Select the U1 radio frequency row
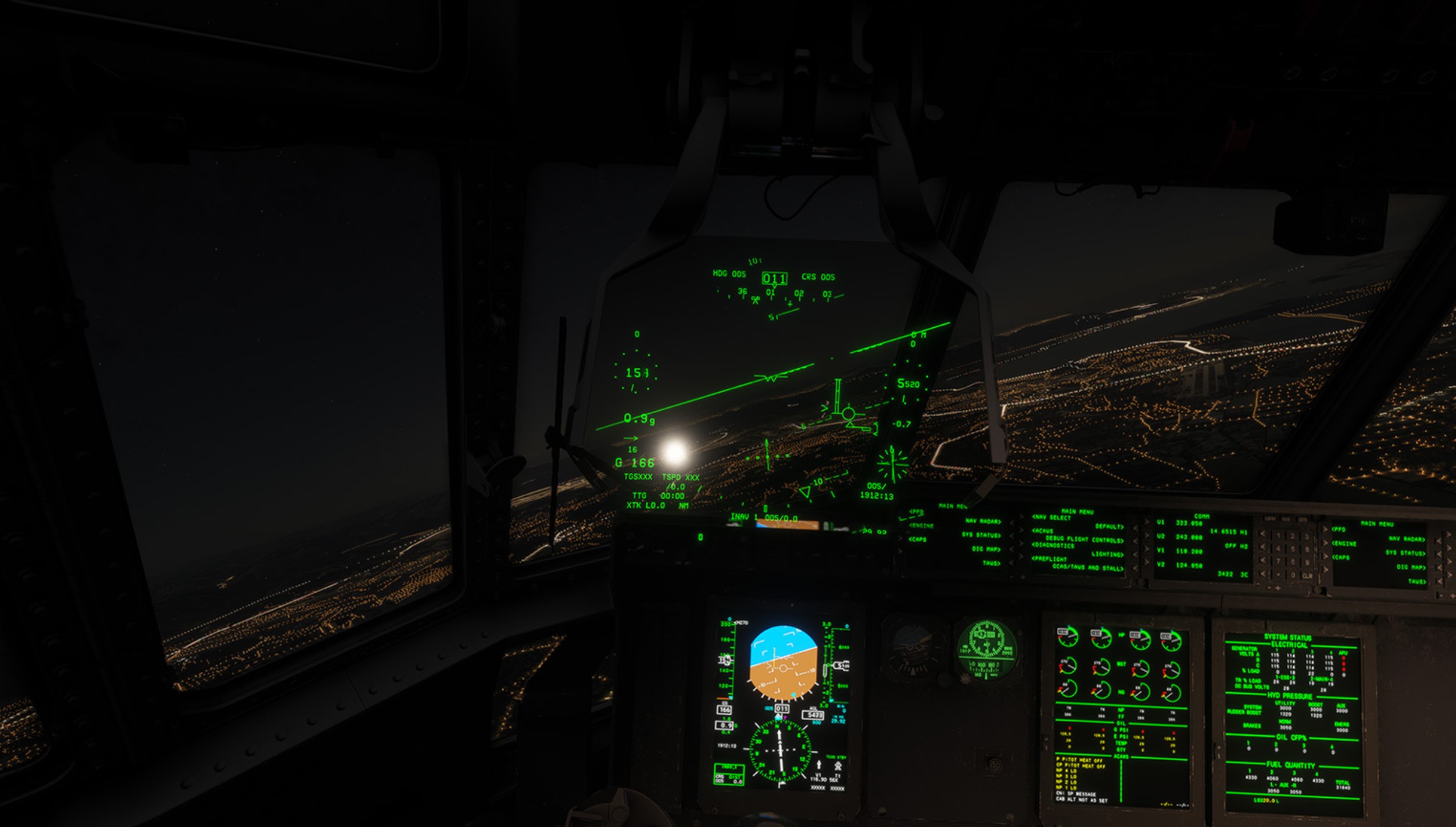The image size is (1456, 827). (x=1180, y=523)
